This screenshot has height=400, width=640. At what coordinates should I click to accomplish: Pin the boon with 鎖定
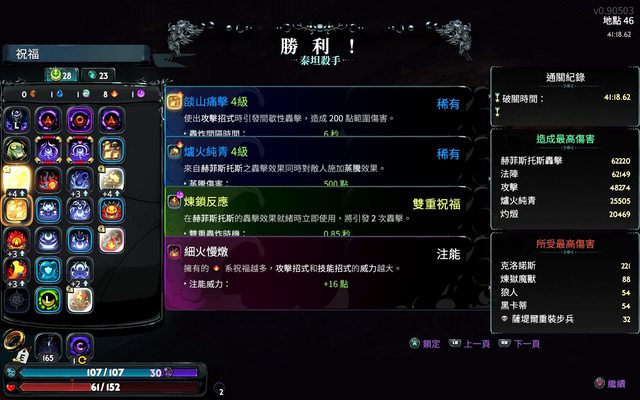point(424,344)
